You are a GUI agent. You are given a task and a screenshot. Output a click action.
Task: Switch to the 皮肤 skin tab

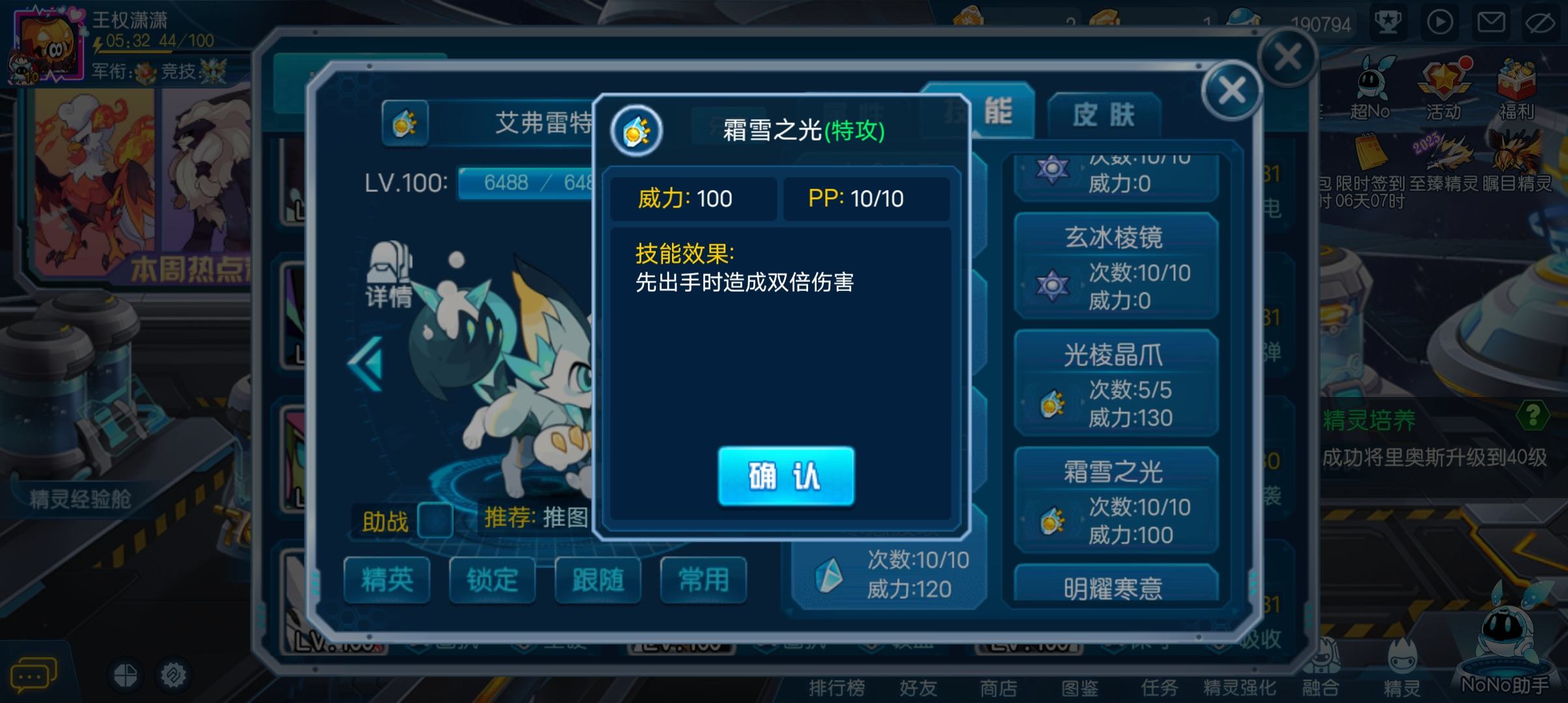click(x=1106, y=114)
